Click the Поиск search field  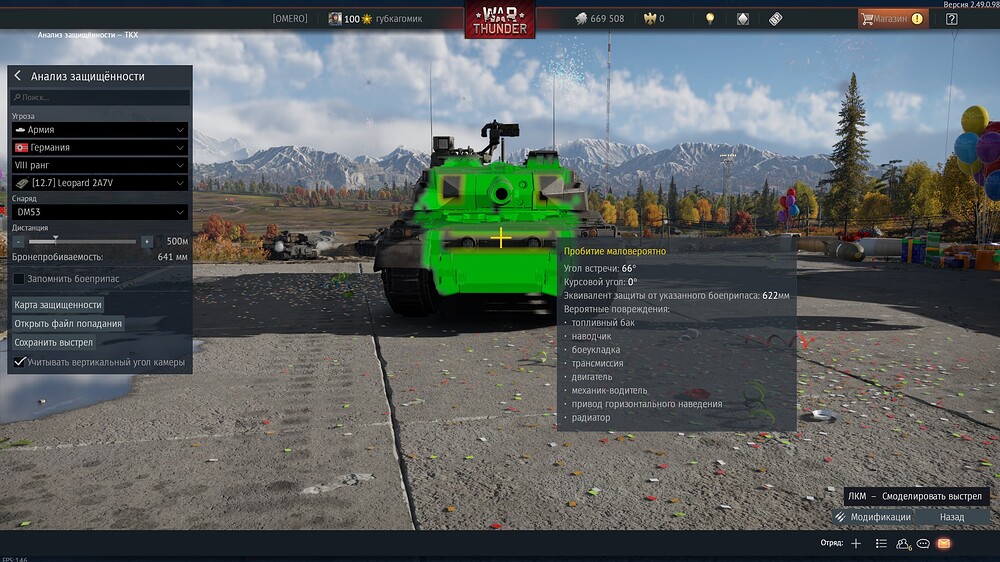[100, 98]
